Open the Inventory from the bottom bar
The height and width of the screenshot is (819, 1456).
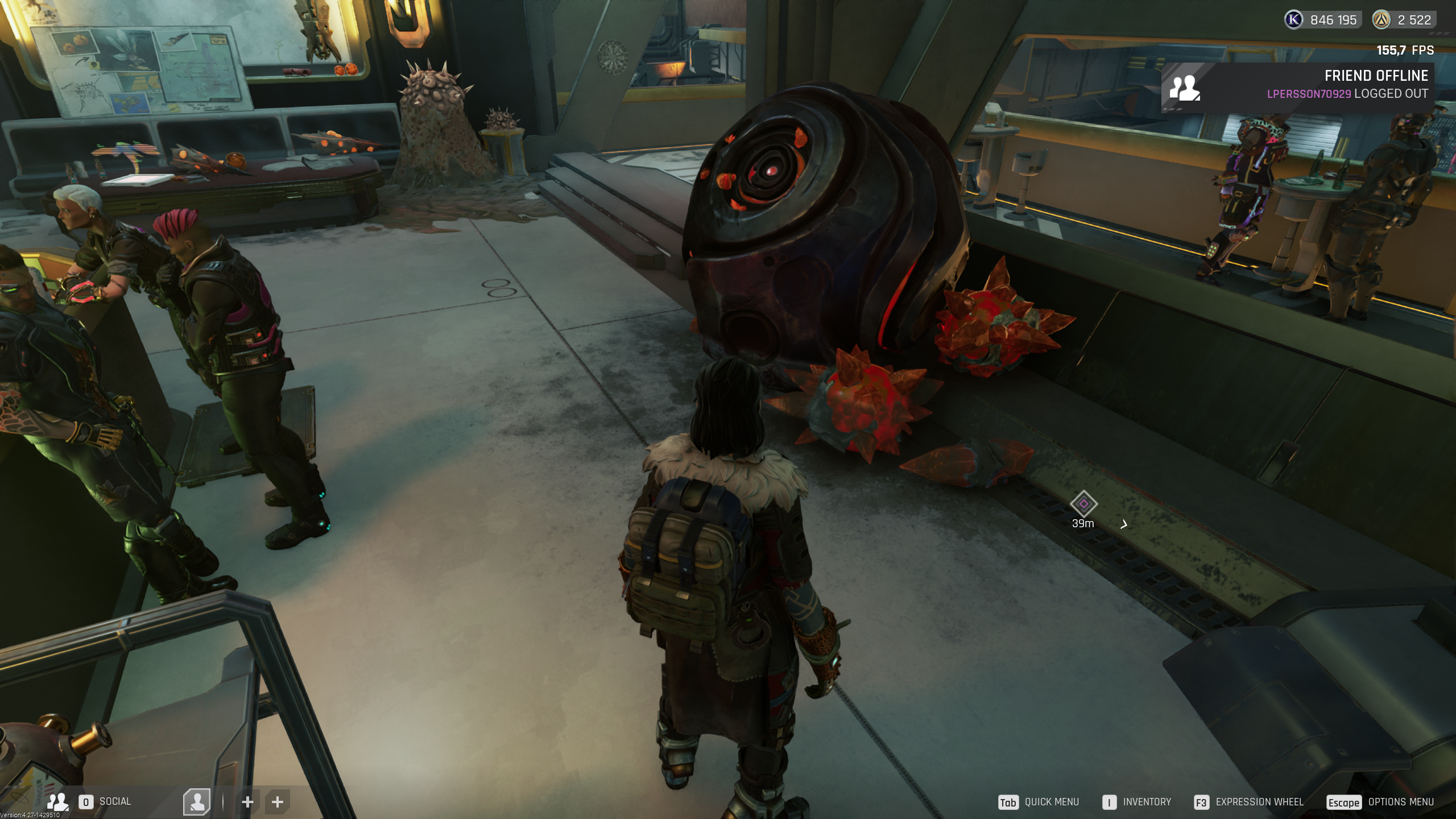coord(1136,802)
